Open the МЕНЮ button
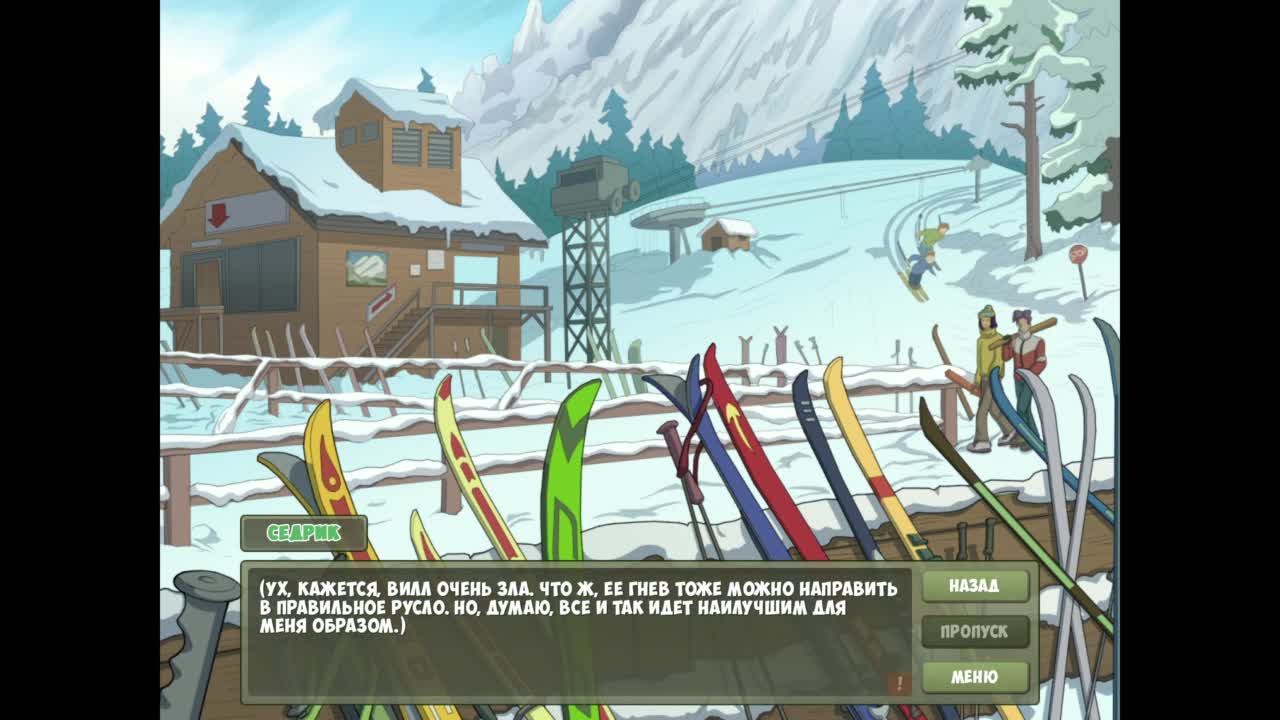The image size is (1280, 720). click(974, 677)
